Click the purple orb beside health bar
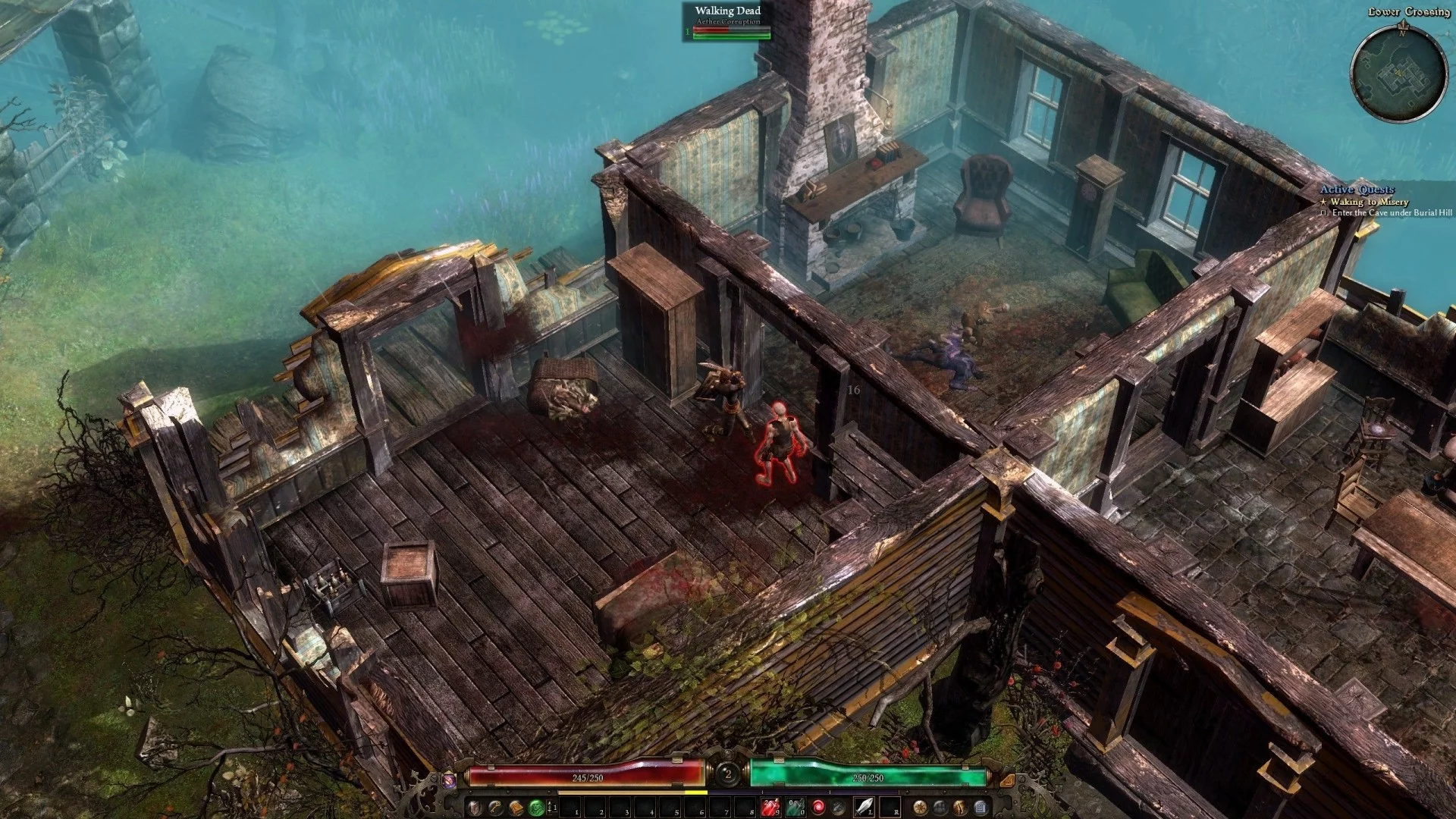This screenshot has width=1456, height=819. coord(449,779)
